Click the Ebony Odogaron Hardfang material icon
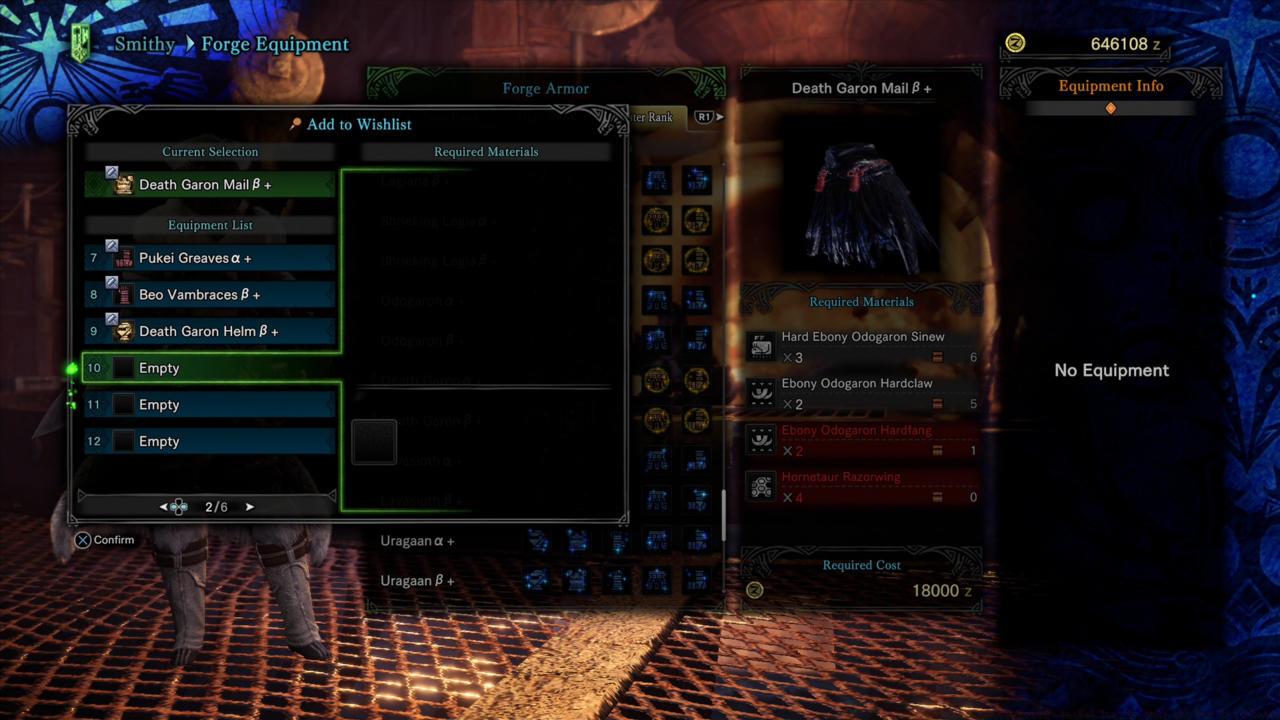 pos(760,439)
